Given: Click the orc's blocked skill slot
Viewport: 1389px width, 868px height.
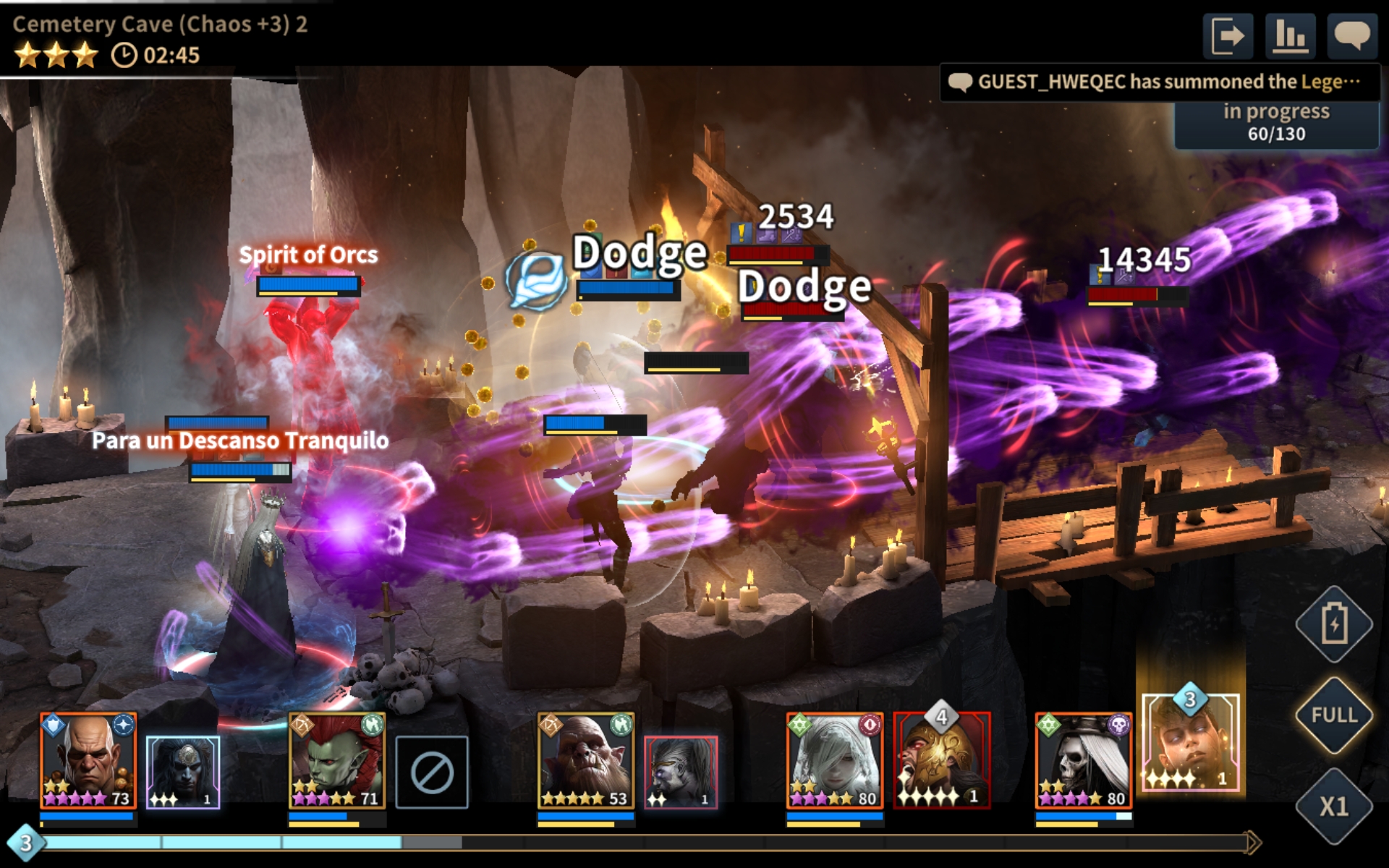Looking at the screenshot, I should (x=432, y=772).
